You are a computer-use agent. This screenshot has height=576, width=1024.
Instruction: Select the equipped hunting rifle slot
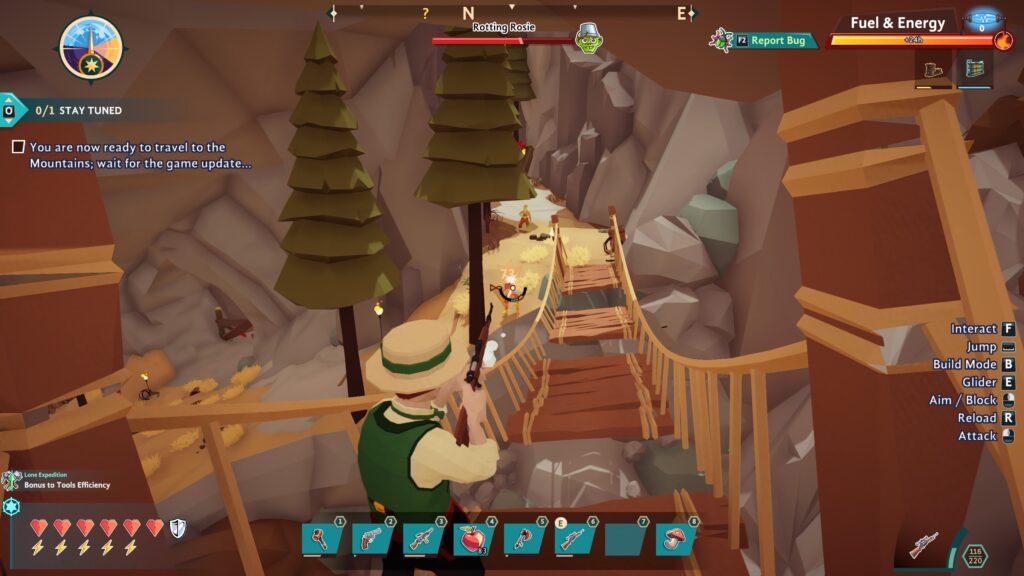[575, 539]
